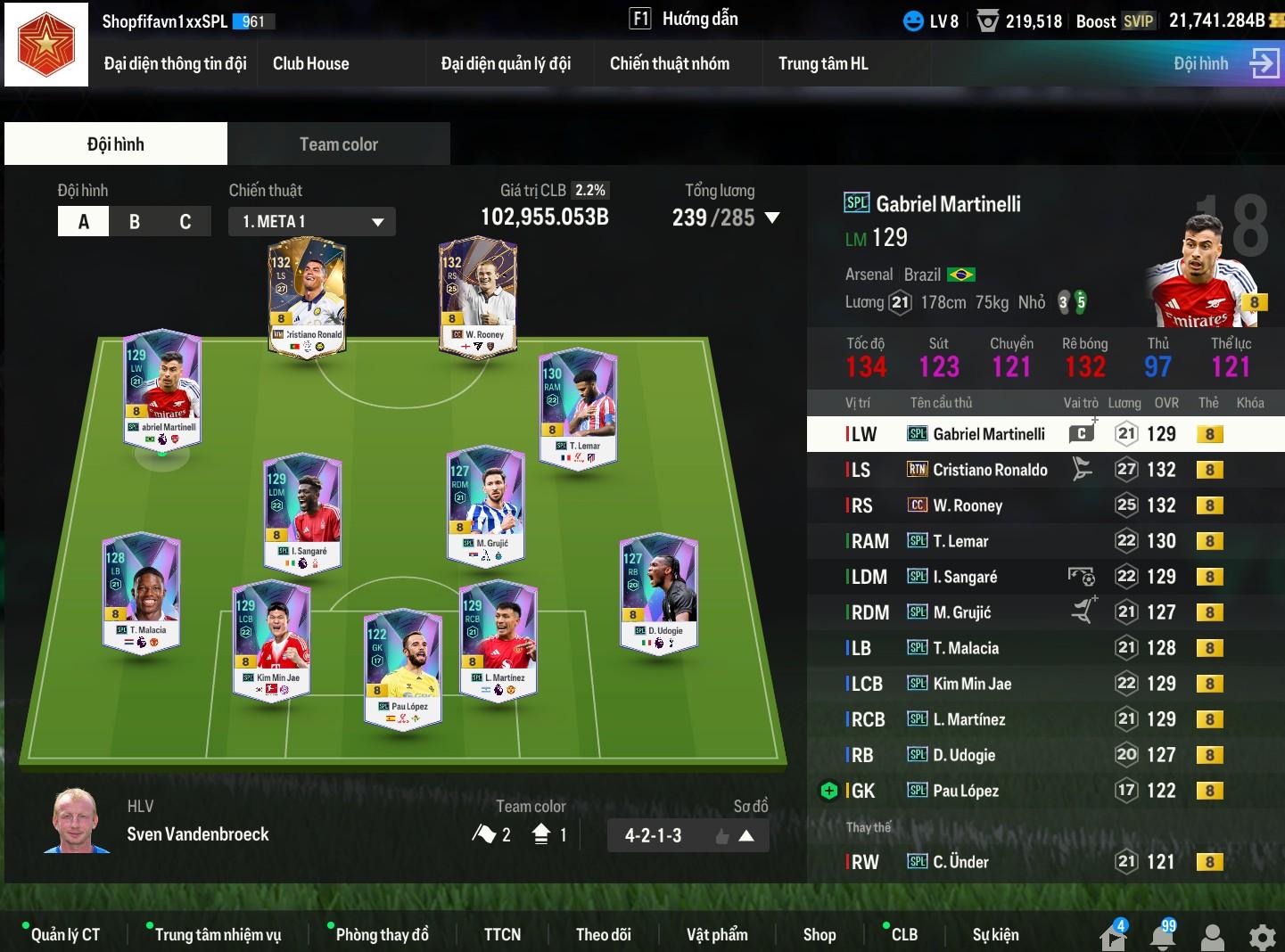Open Phòng thay đồ in bottom bar

pos(382,934)
